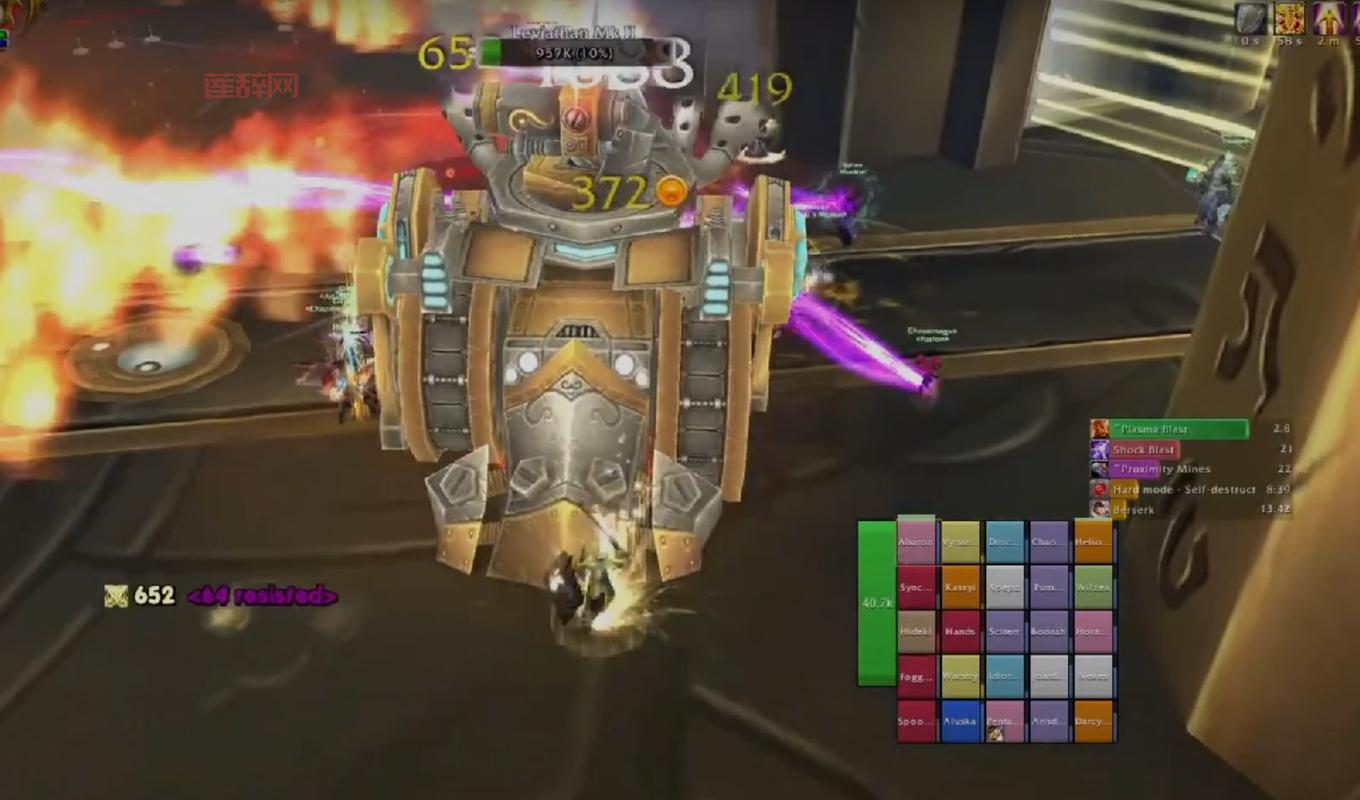This screenshot has height=800, width=1360.
Task: Select the Fogg raid frame
Action: (x=916, y=676)
